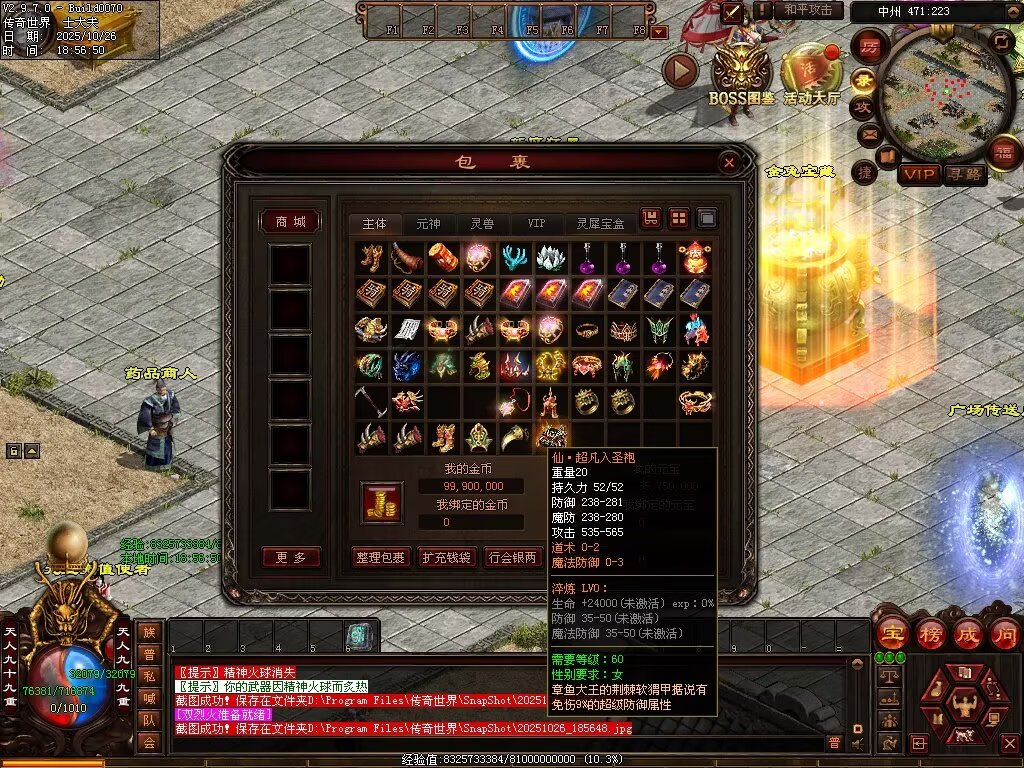Switch to the 灵兽 tab
This screenshot has height=768, width=1024.
[x=483, y=223]
